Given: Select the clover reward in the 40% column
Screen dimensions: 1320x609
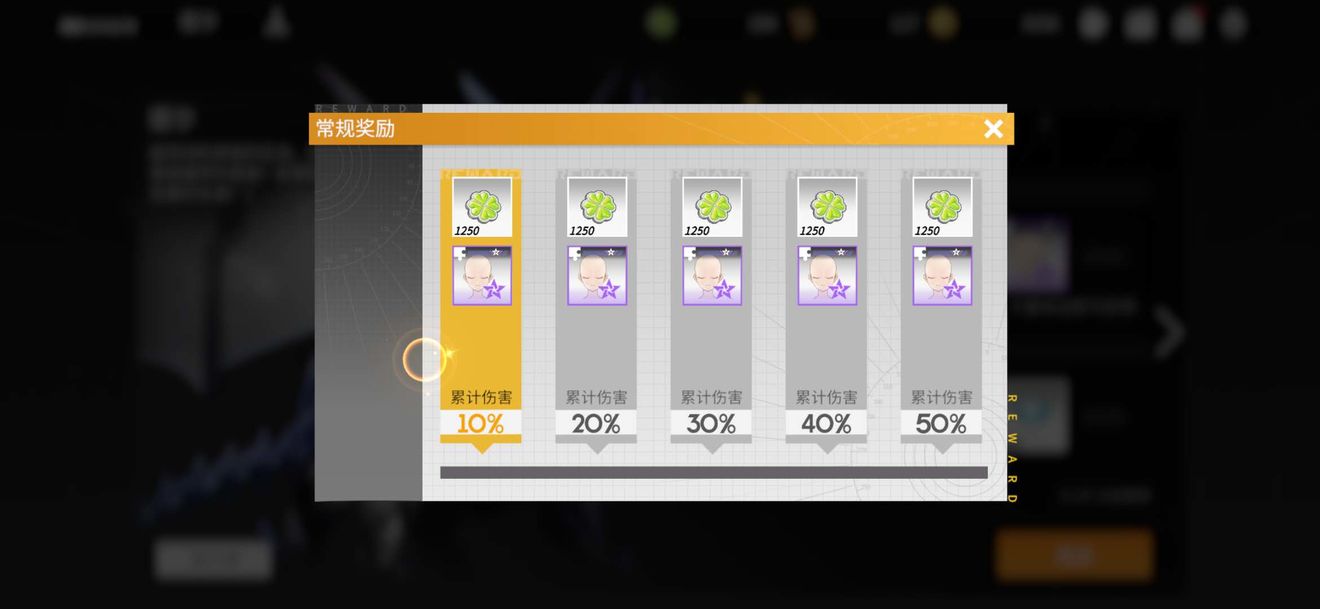Looking at the screenshot, I should [x=827, y=207].
